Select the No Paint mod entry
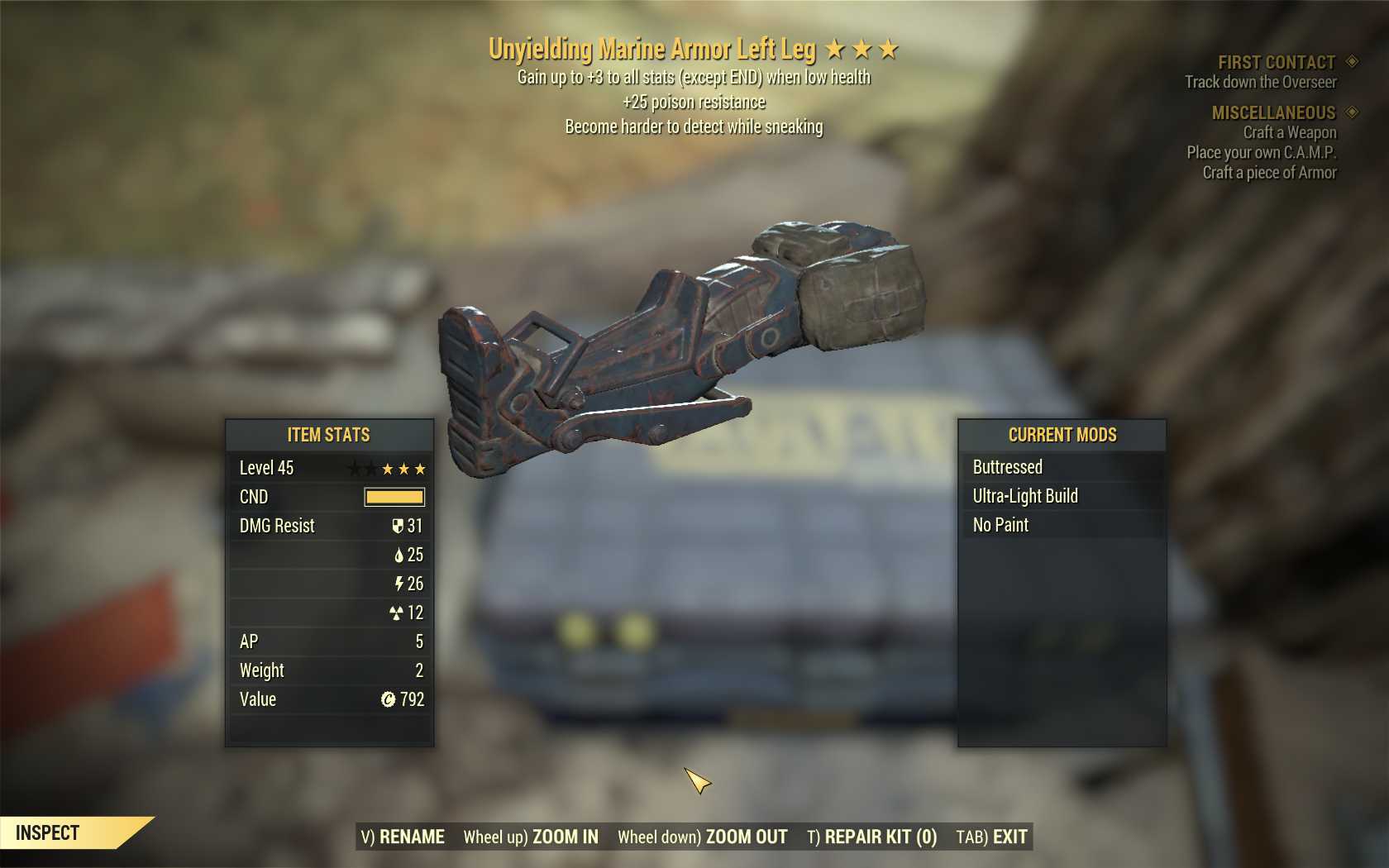The height and width of the screenshot is (868, 1389). tap(1000, 525)
